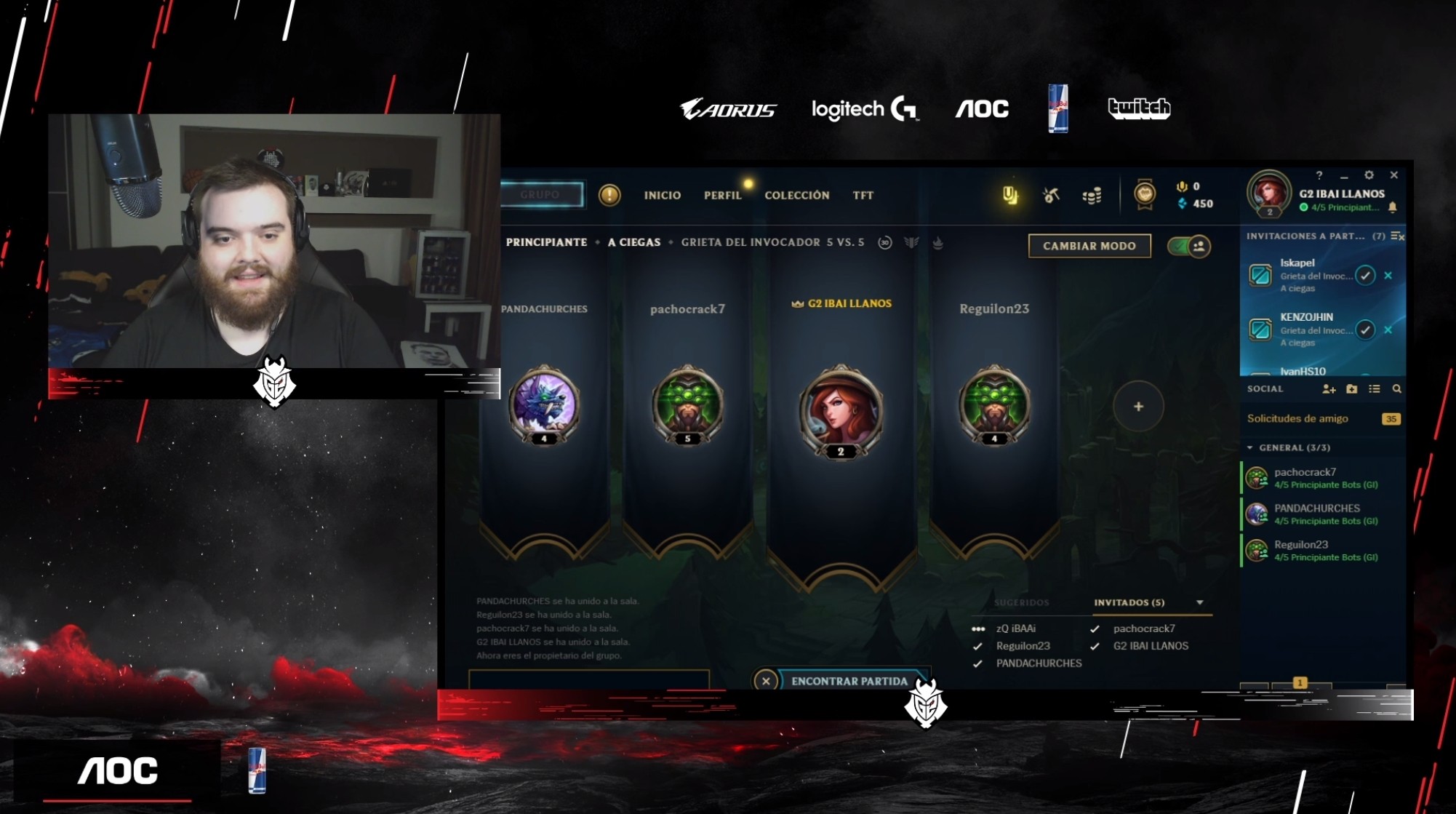Open the client settings gear
The height and width of the screenshot is (814, 1456).
(1369, 175)
